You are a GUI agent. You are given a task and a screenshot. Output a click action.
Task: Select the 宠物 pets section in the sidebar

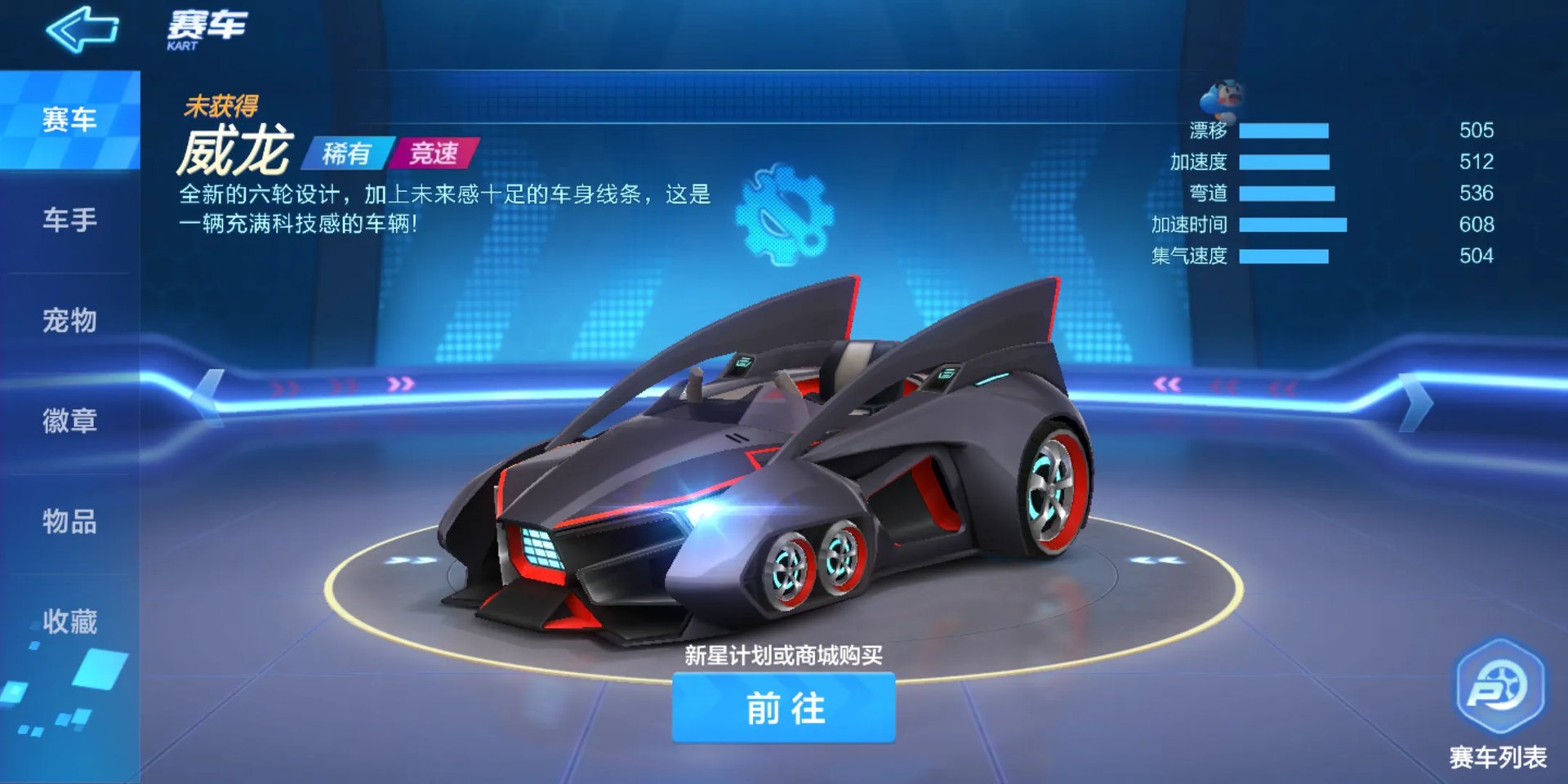(x=69, y=322)
